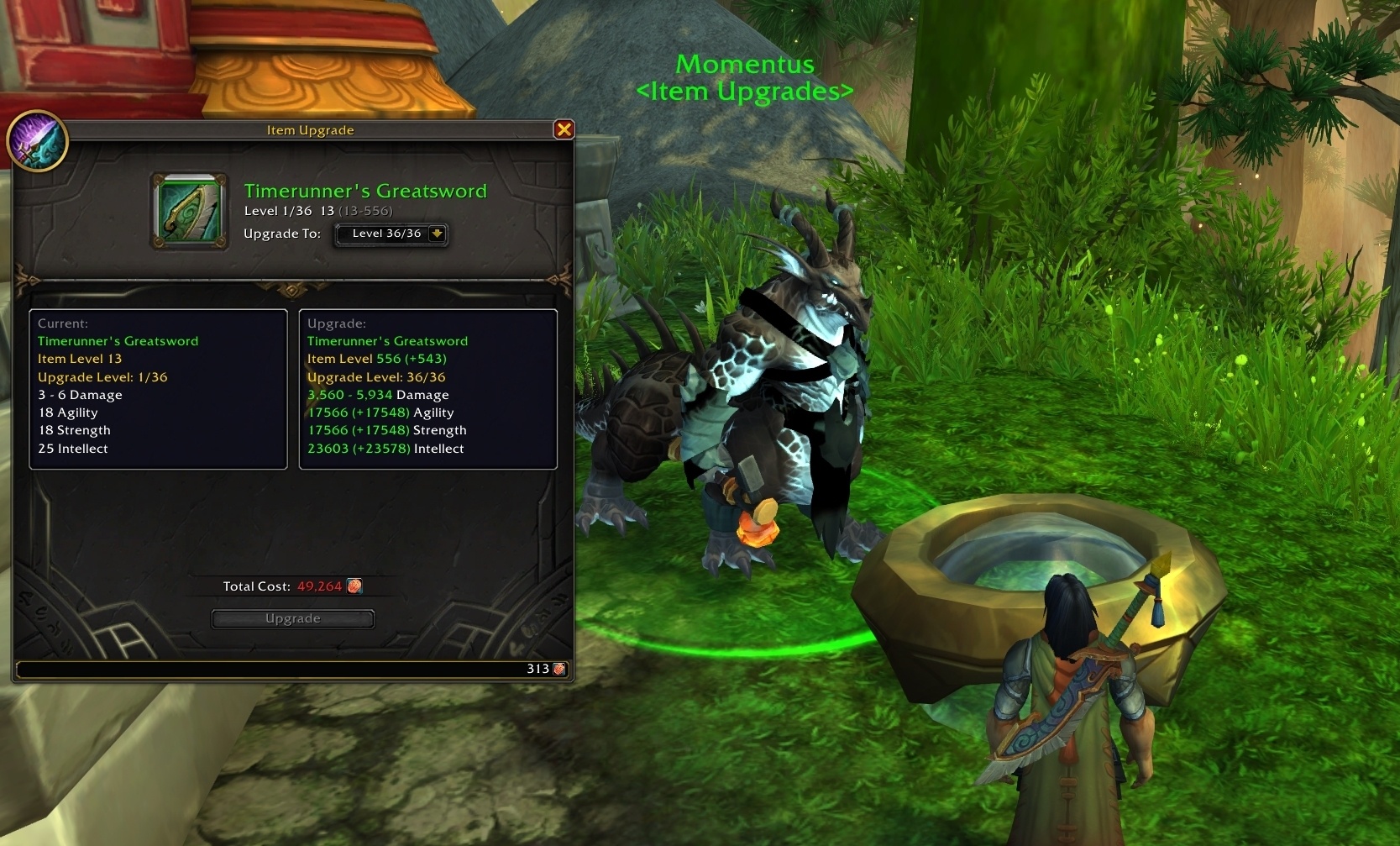Select Momentus the Item Upgrades NPC

[x=781, y=378]
